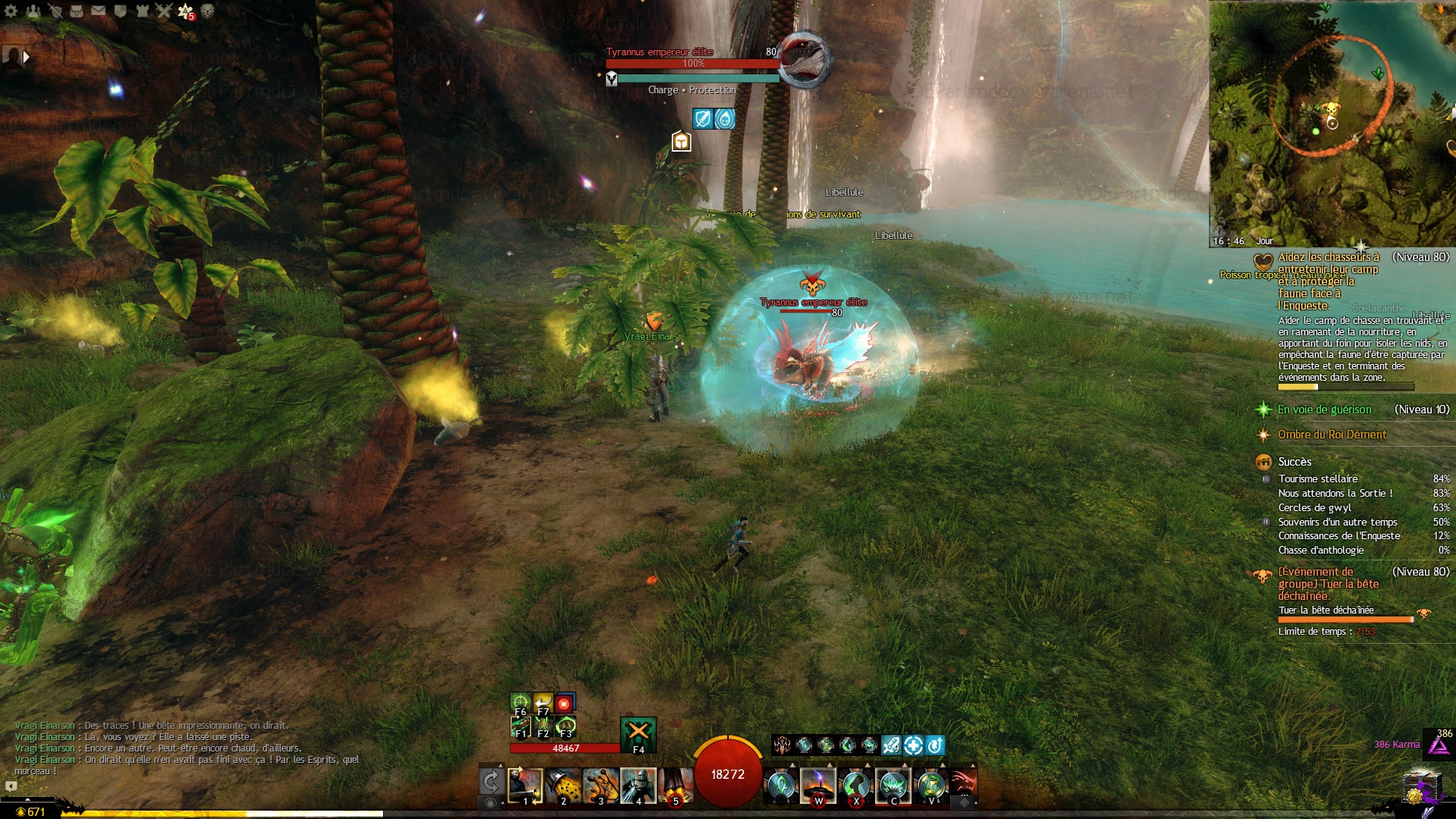Select the 'Ombre du Roi Dément' objective
The width and height of the screenshot is (1456, 819).
(x=1332, y=435)
